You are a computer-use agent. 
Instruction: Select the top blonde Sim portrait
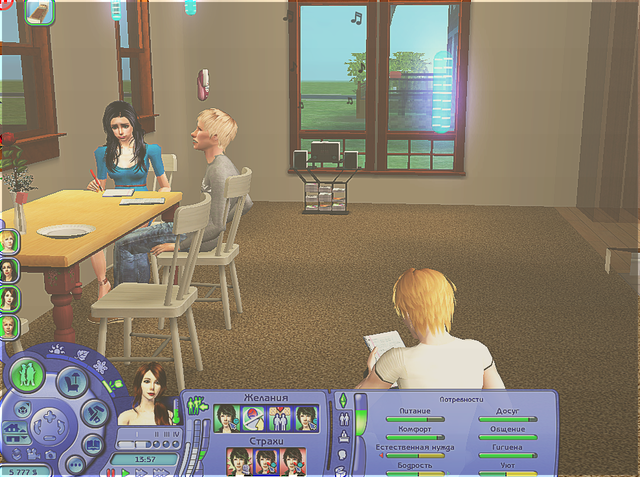[x=9, y=241]
